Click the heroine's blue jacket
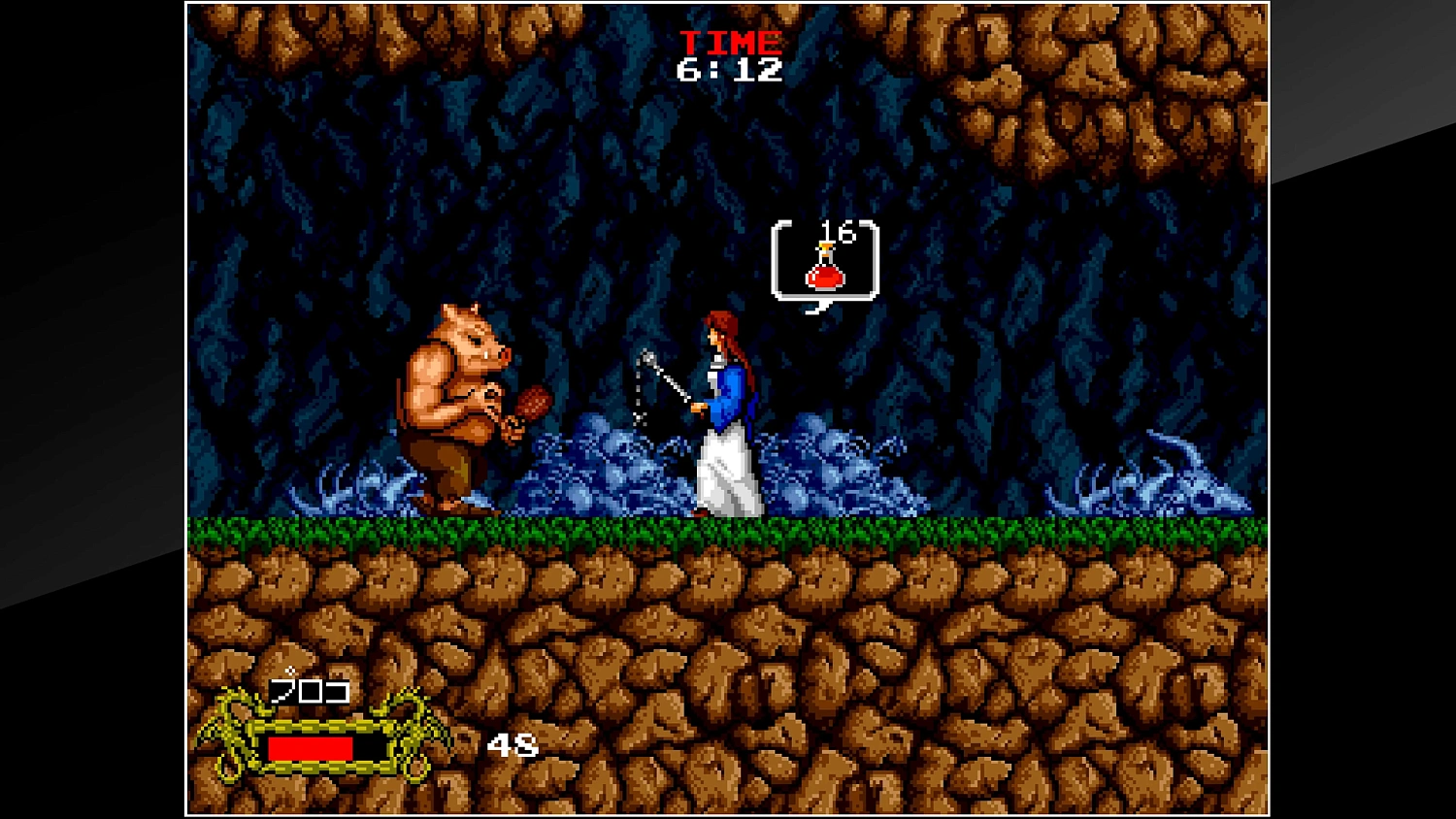The image size is (1456, 819). coord(728,388)
